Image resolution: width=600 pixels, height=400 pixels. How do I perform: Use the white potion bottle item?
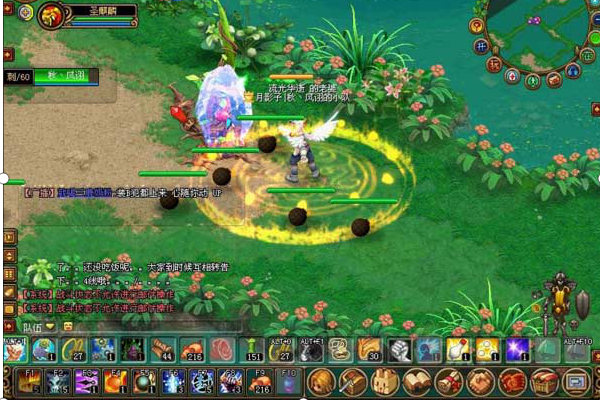(458, 349)
